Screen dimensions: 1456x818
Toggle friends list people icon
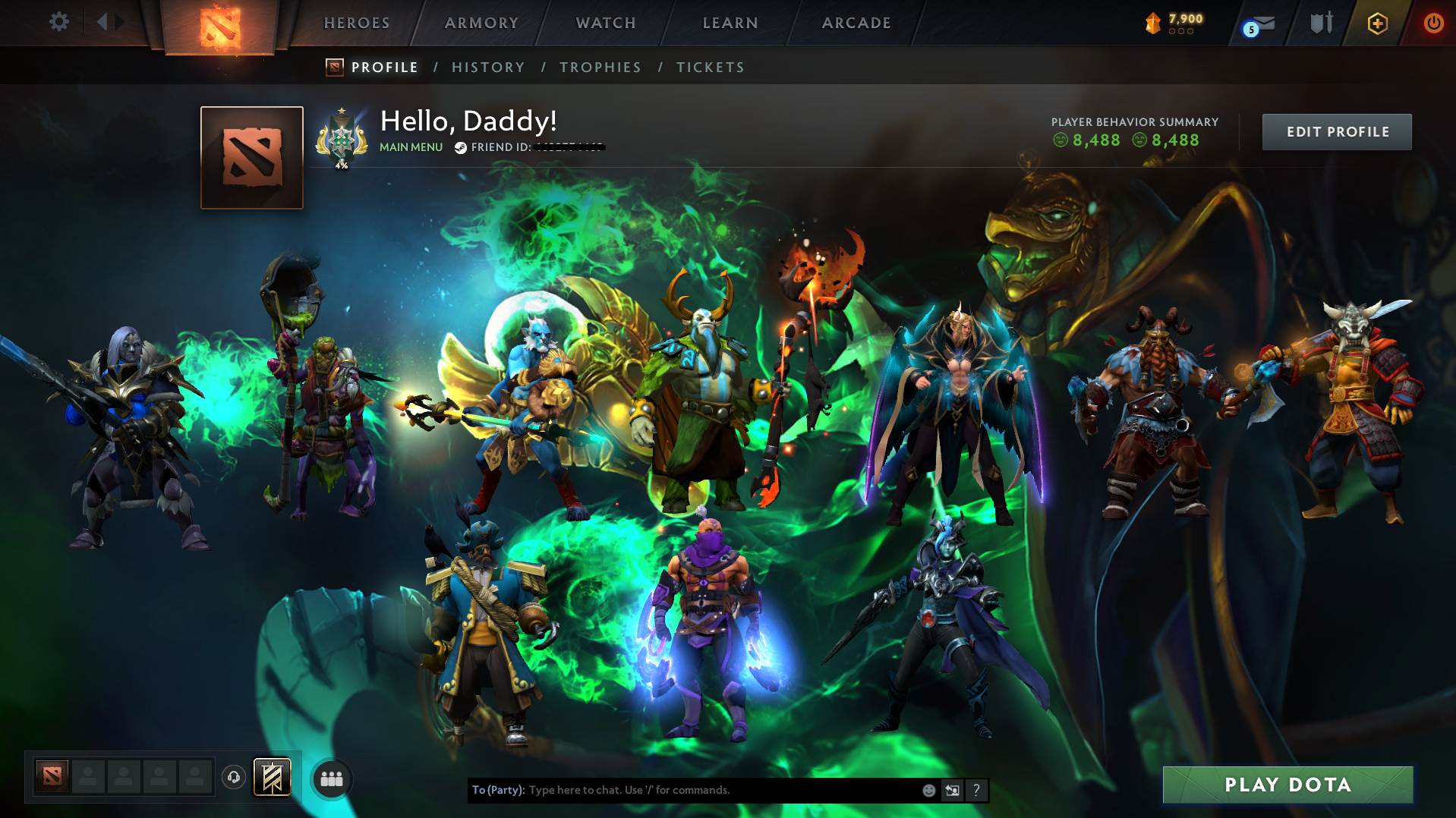[331, 778]
